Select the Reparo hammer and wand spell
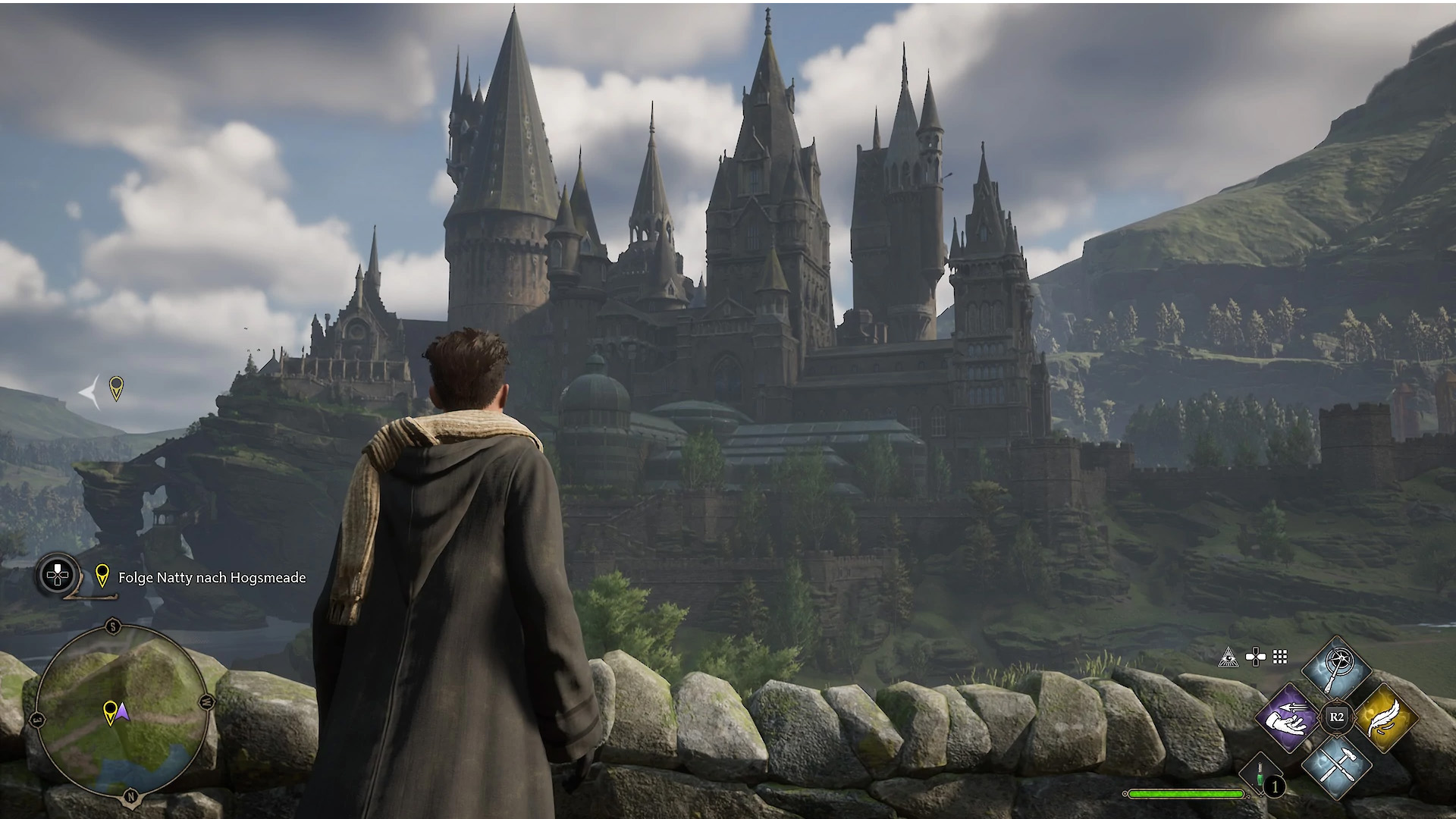 [x=1336, y=765]
